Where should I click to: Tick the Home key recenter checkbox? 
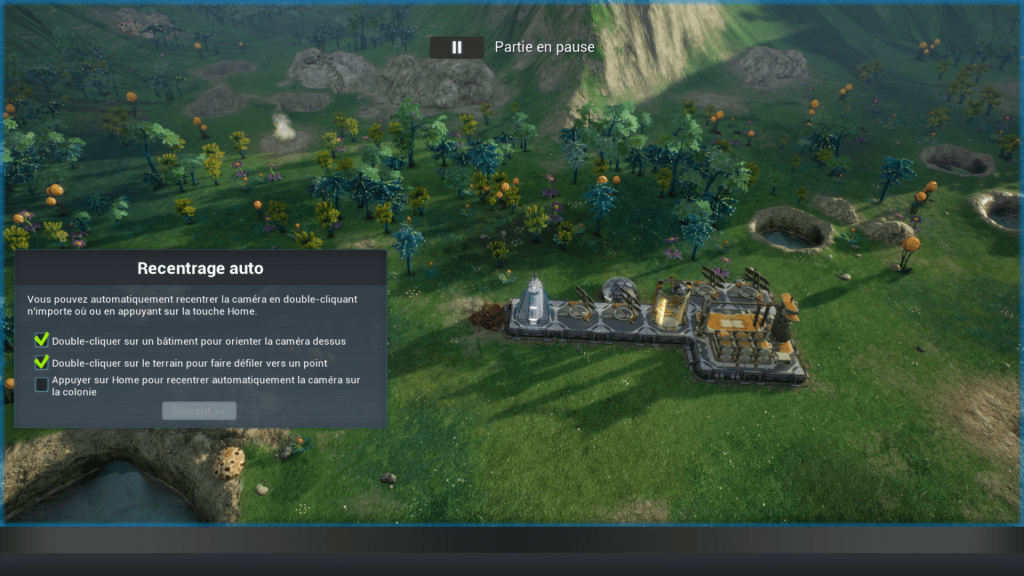[42, 384]
